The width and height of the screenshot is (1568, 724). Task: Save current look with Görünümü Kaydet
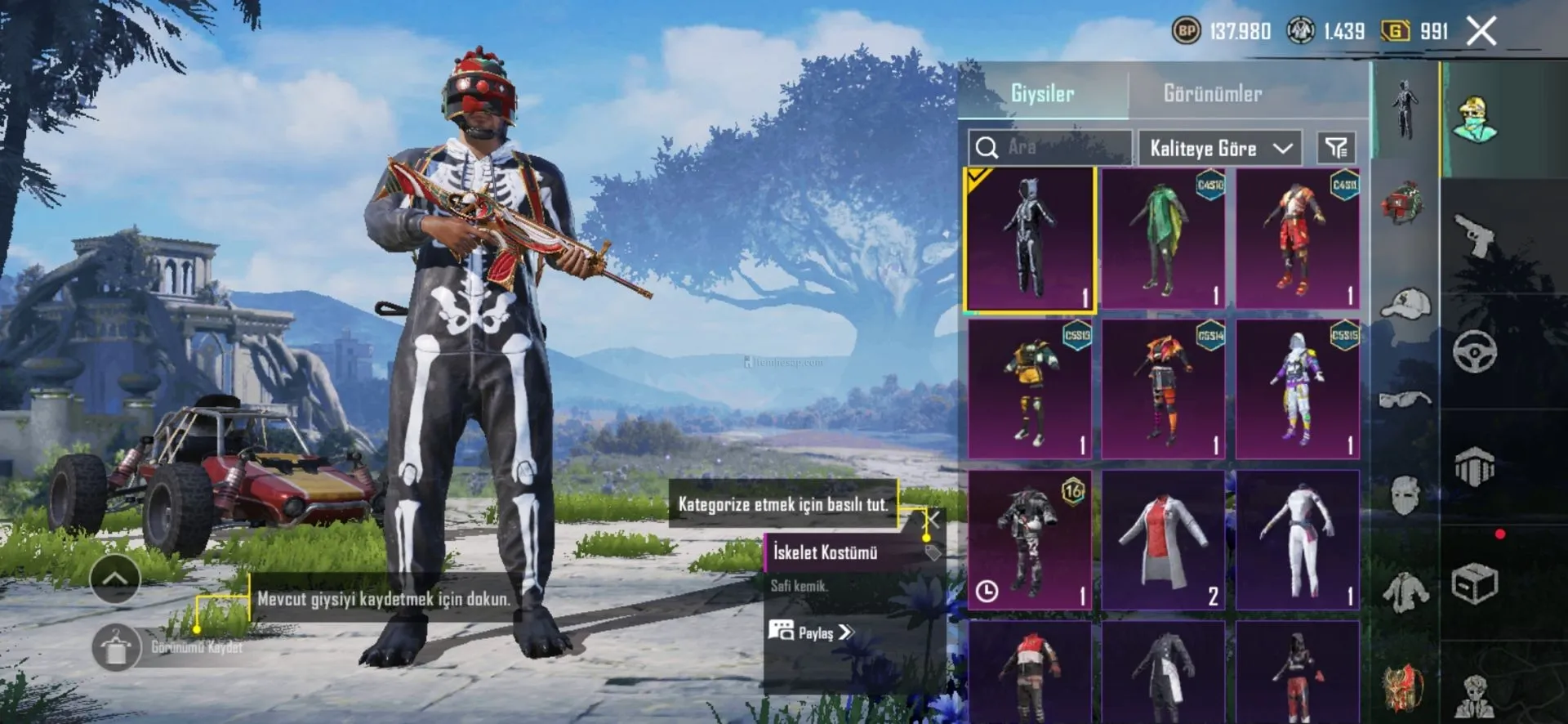pyautogui.click(x=116, y=647)
